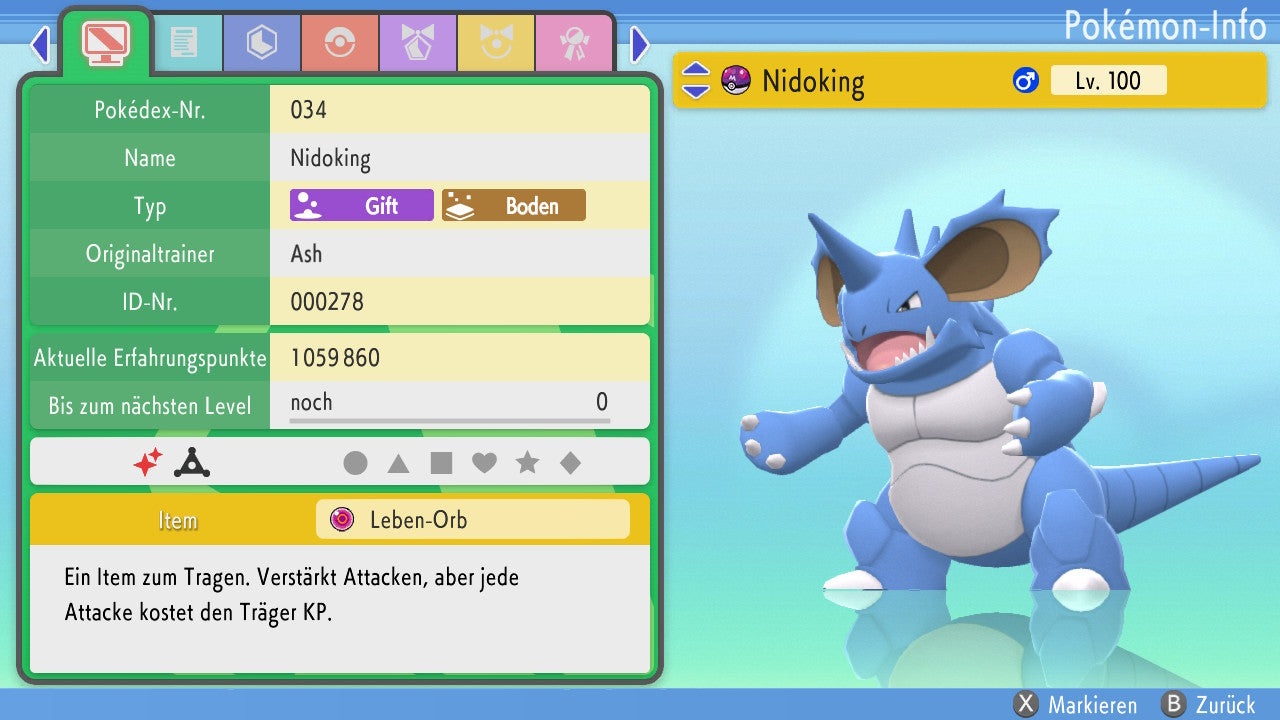
Task: Go back with the Zurück option
Action: (x=1209, y=705)
